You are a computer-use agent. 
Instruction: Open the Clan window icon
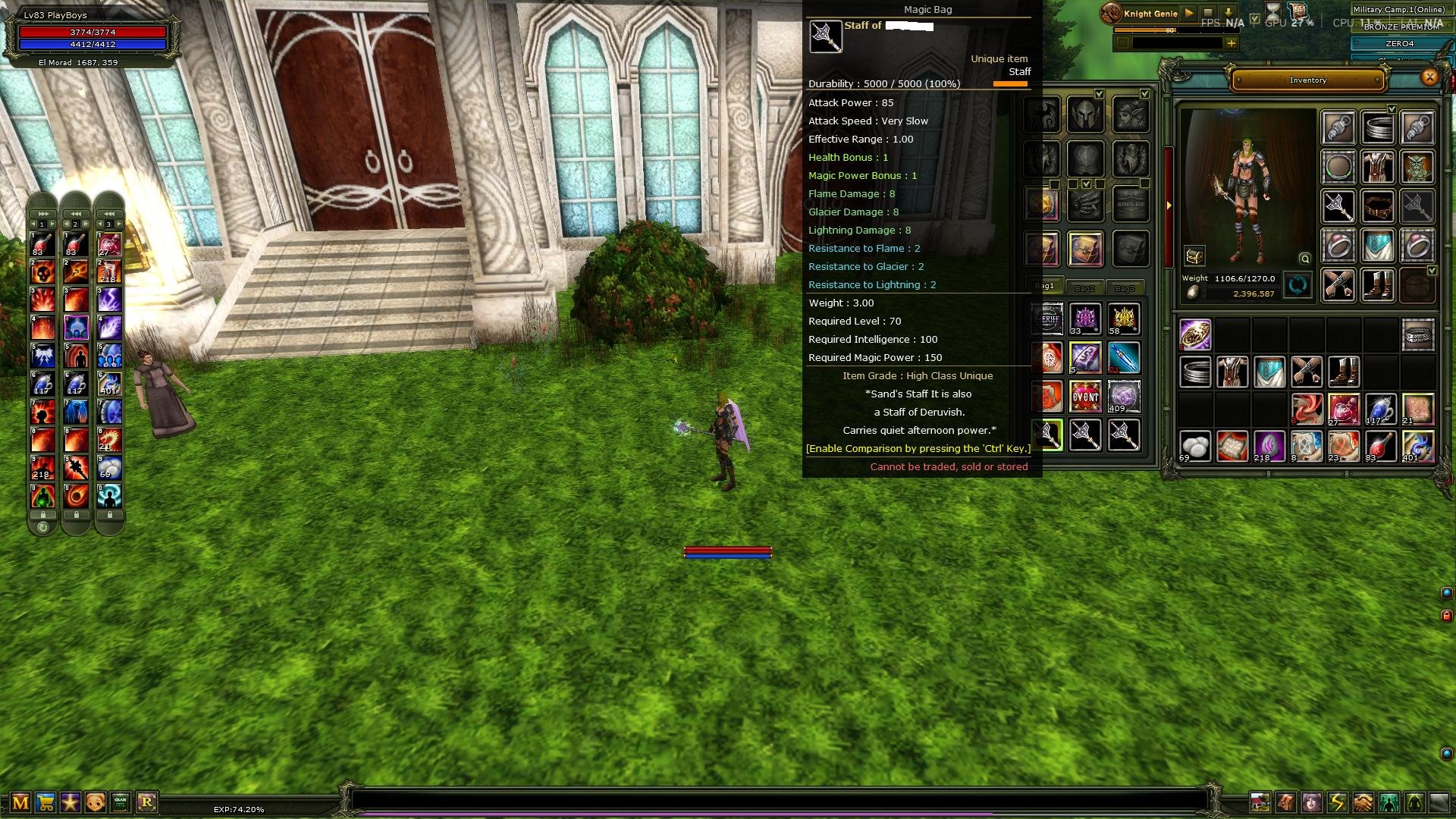tap(119, 802)
